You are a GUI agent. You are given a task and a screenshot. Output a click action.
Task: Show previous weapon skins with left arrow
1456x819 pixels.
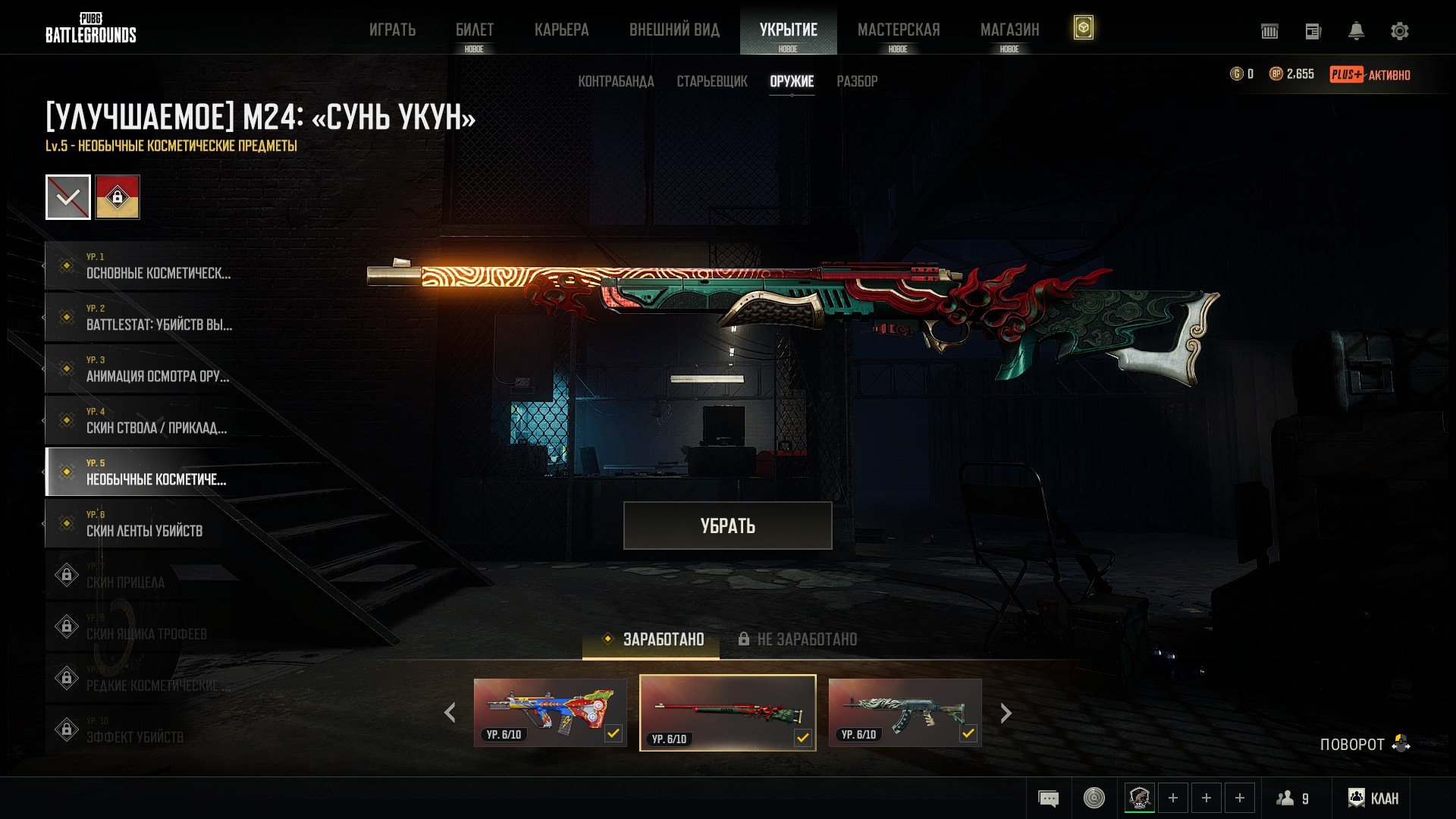[450, 713]
